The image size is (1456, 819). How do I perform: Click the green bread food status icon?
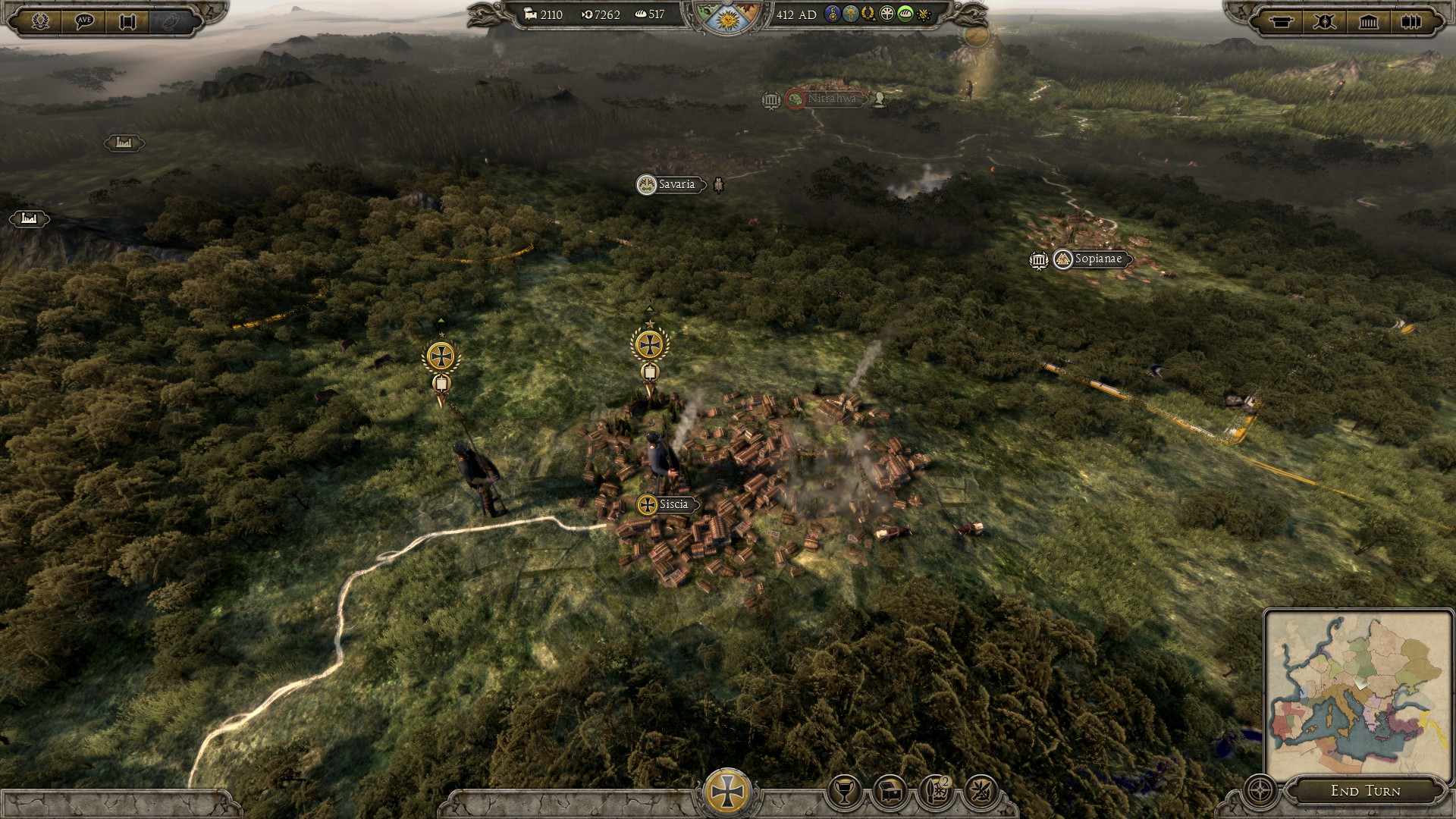(905, 14)
